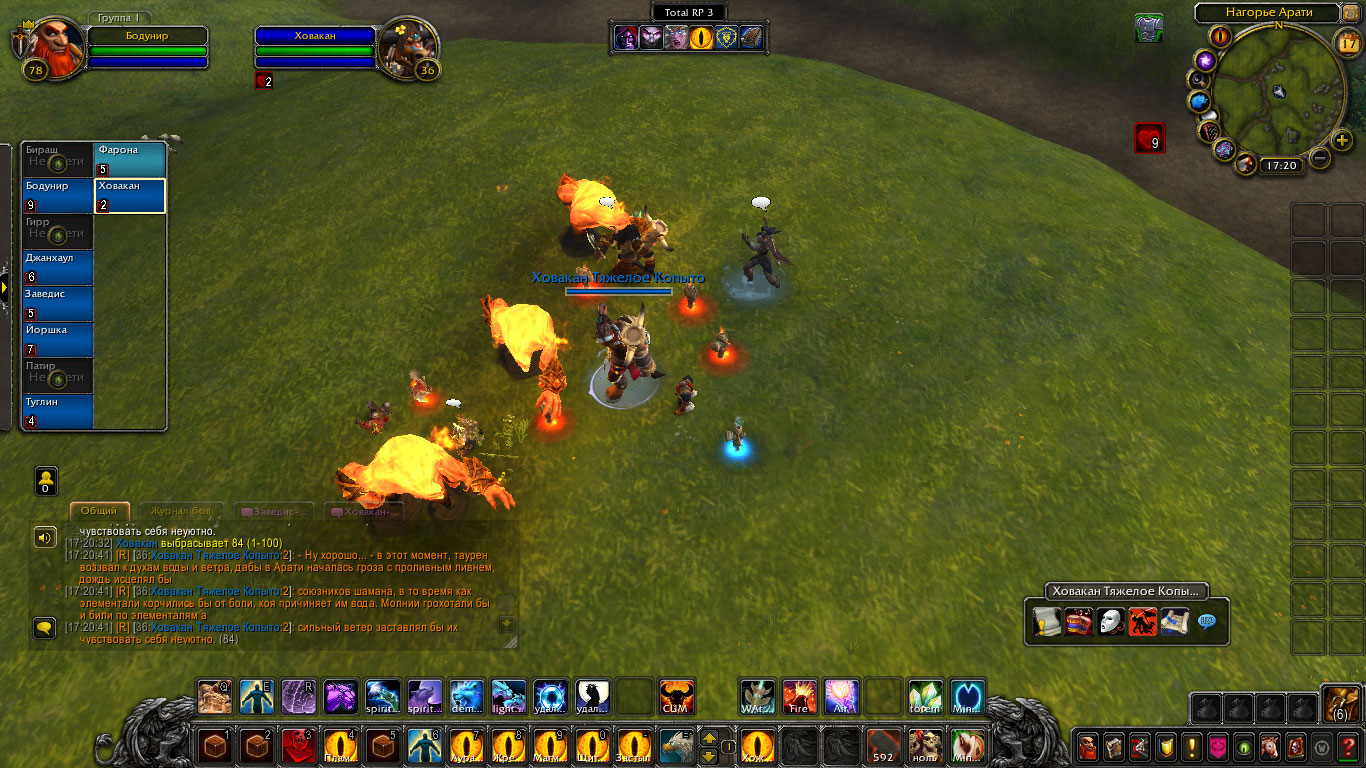Open the mounts collection horse icon
This screenshot has width=1366, height=768.
(1270, 746)
